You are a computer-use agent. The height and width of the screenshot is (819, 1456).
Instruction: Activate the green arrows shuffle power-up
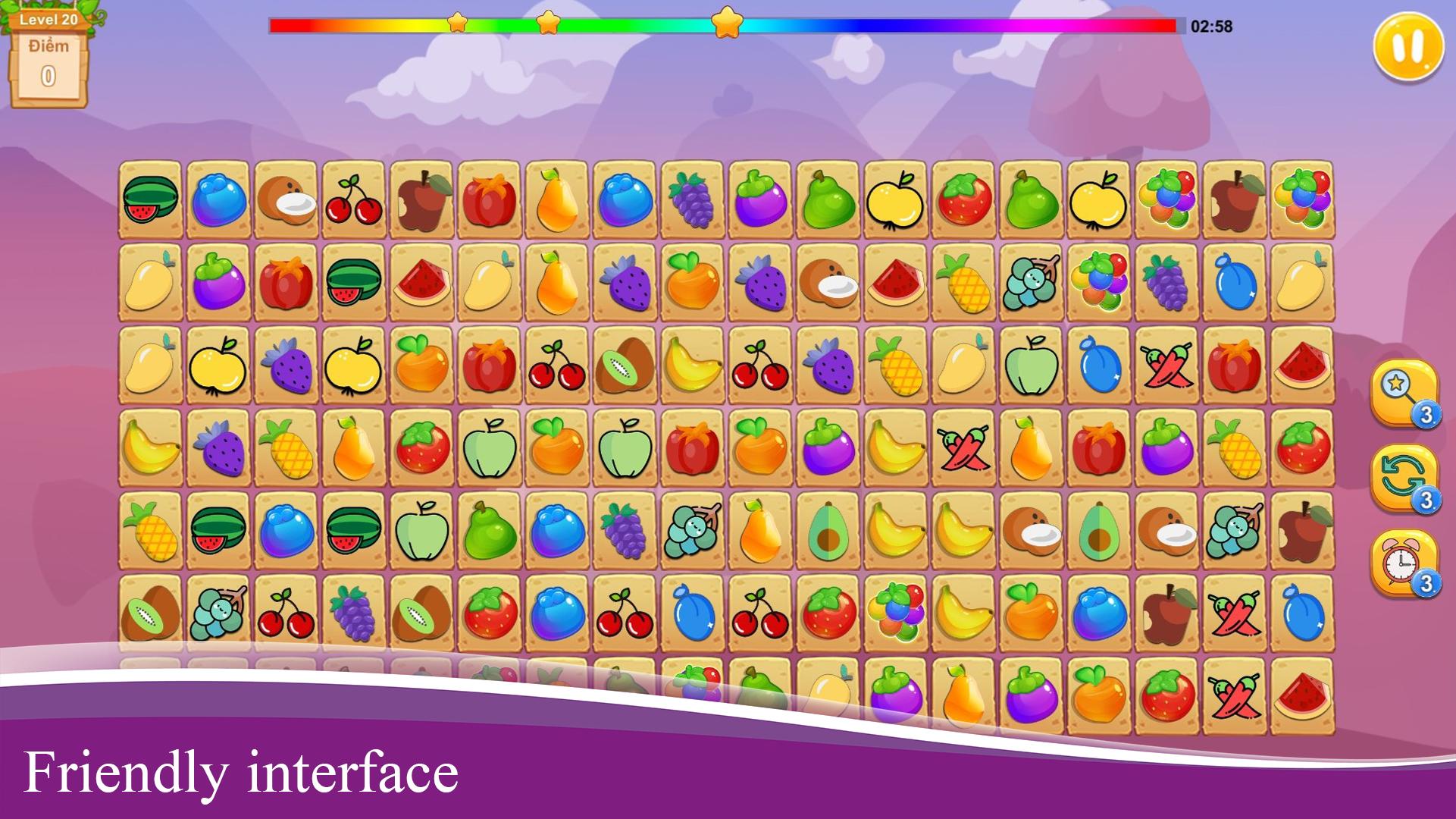click(x=1403, y=477)
